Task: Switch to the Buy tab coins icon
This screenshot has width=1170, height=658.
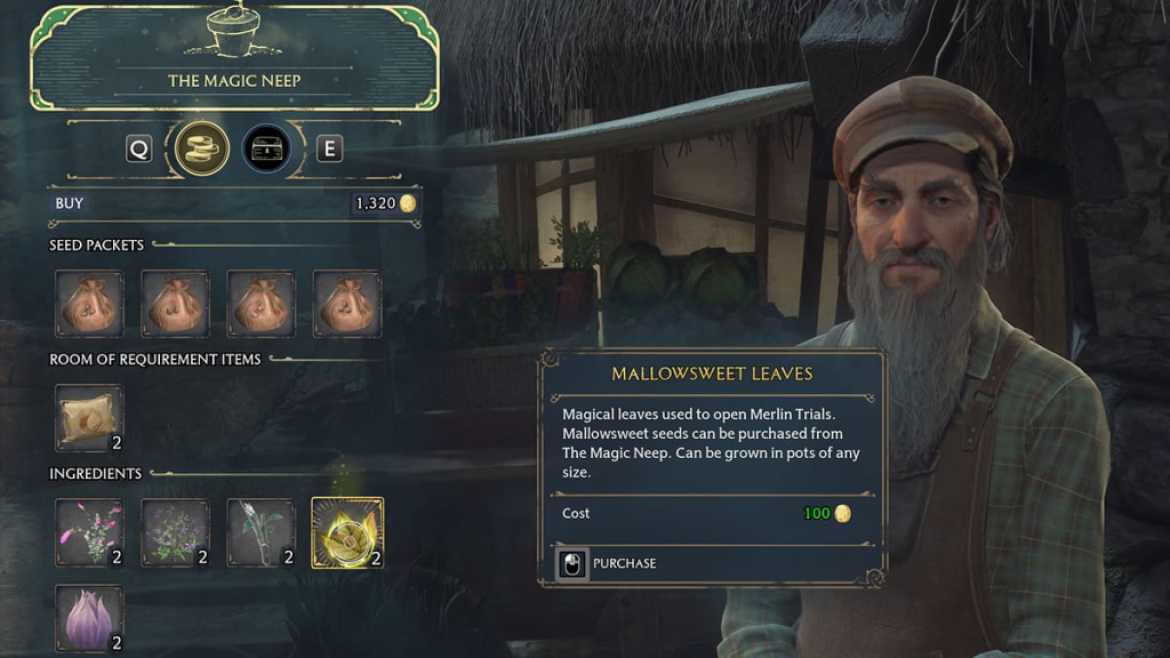Action: (x=202, y=149)
